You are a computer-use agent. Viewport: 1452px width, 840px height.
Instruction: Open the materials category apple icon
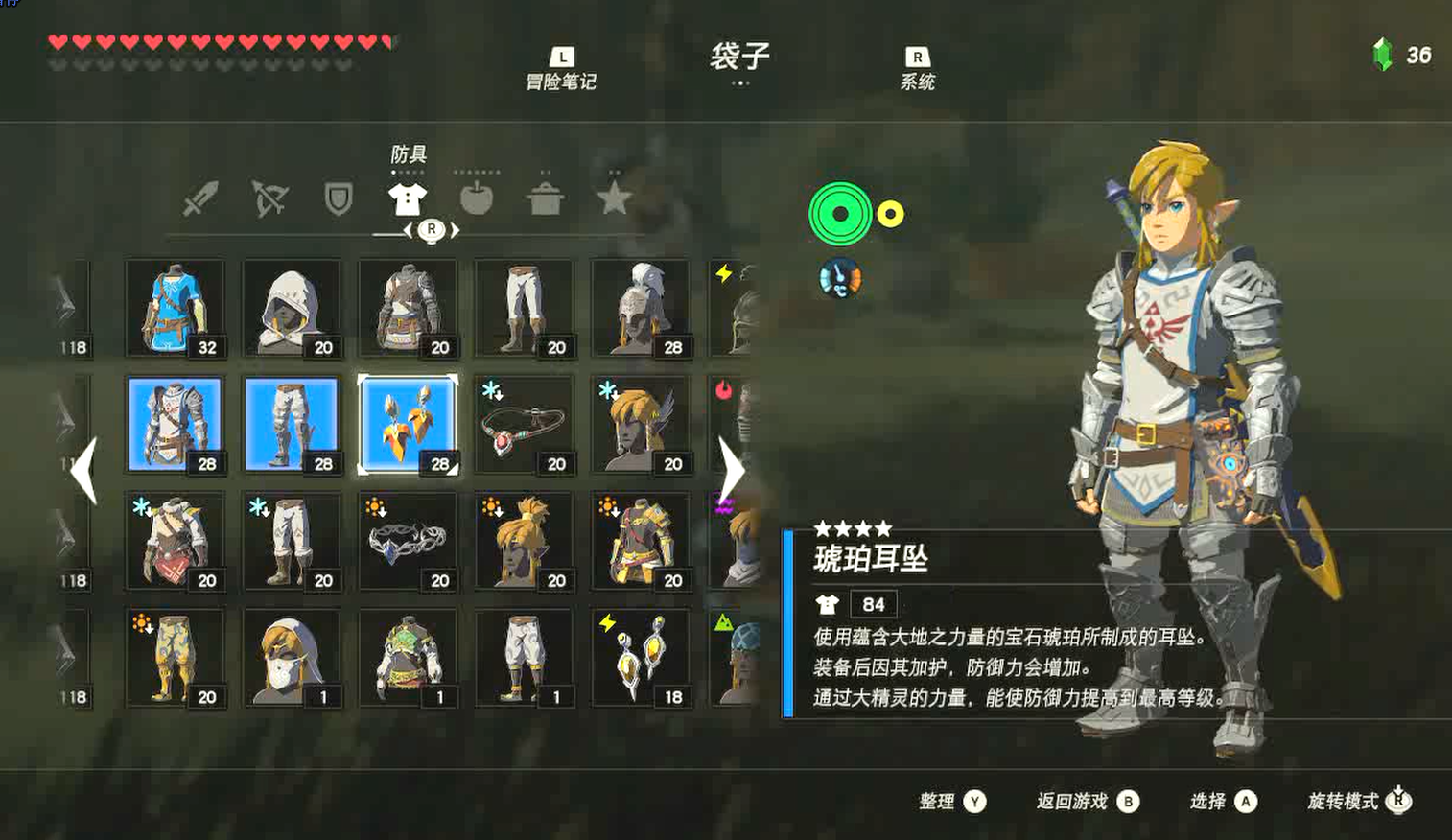(x=477, y=198)
